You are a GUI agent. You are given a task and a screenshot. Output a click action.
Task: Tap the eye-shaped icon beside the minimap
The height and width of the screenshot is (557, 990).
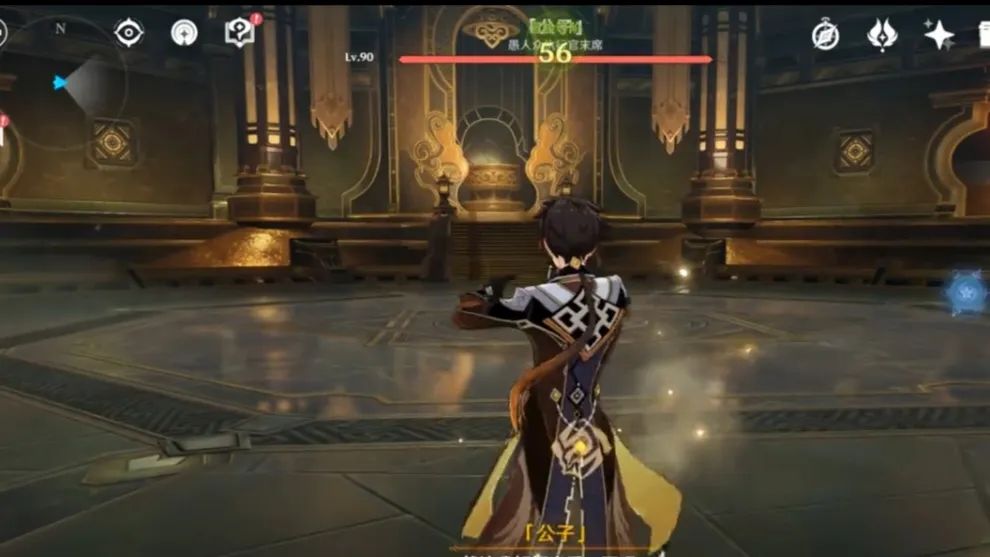coord(129,33)
